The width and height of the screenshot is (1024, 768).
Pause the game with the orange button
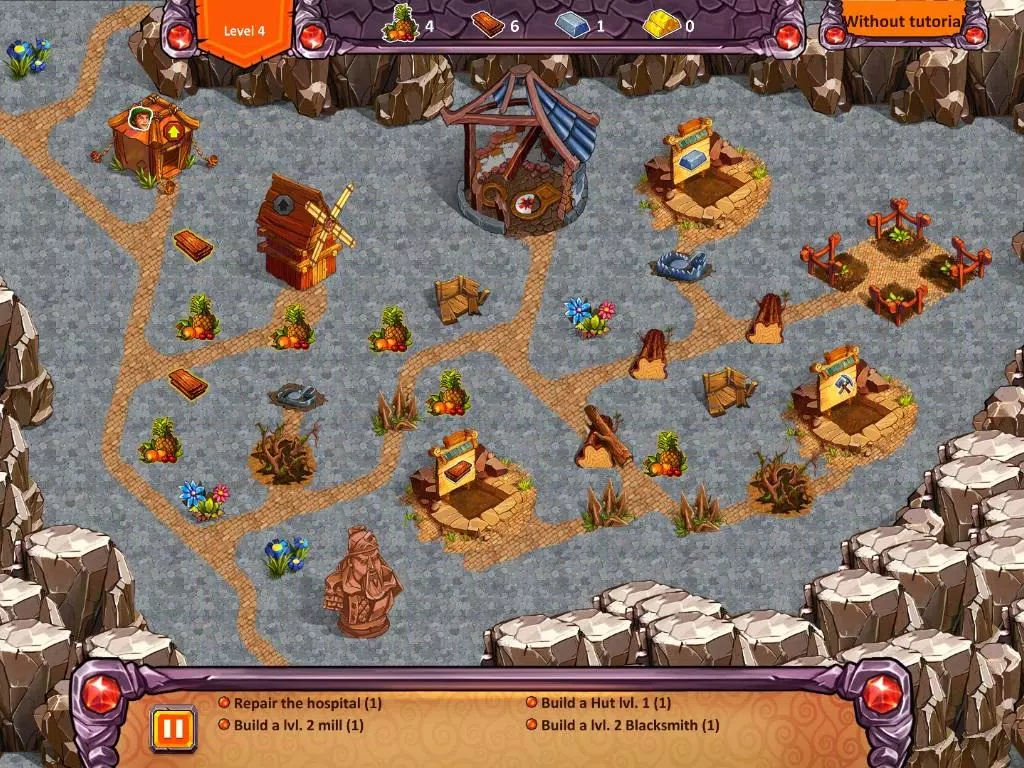(x=172, y=727)
